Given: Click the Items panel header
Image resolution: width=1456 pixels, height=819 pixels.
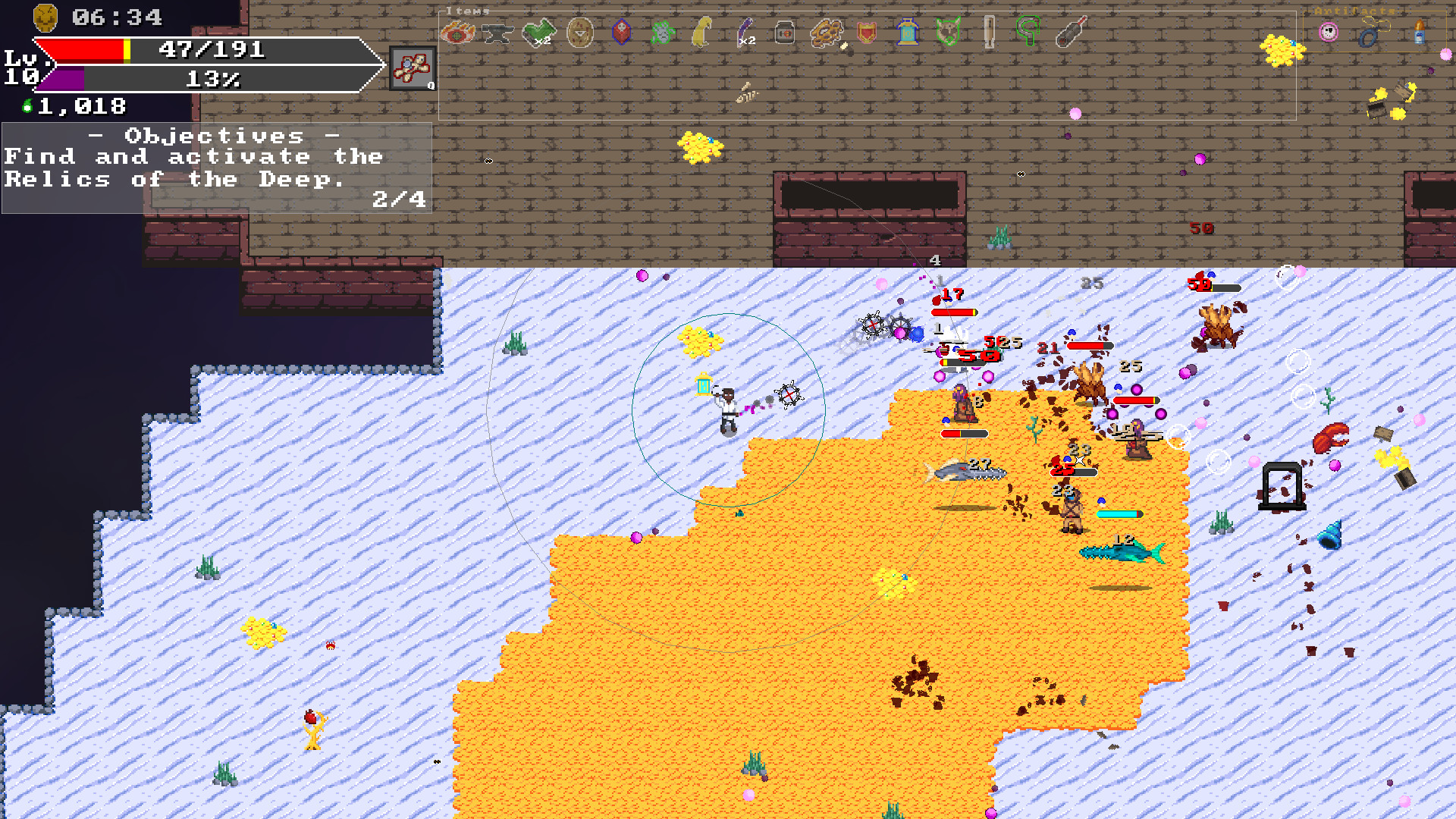Looking at the screenshot, I should 467,11.
